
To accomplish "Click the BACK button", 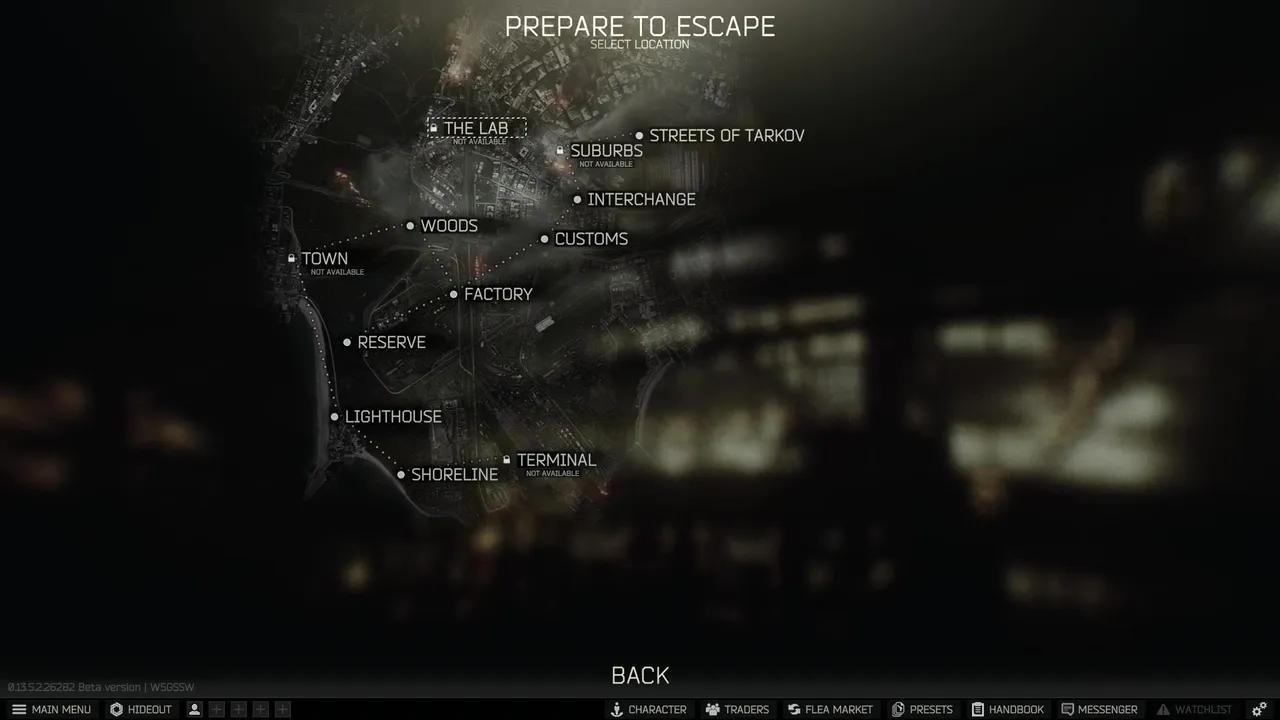I will tap(640, 675).
